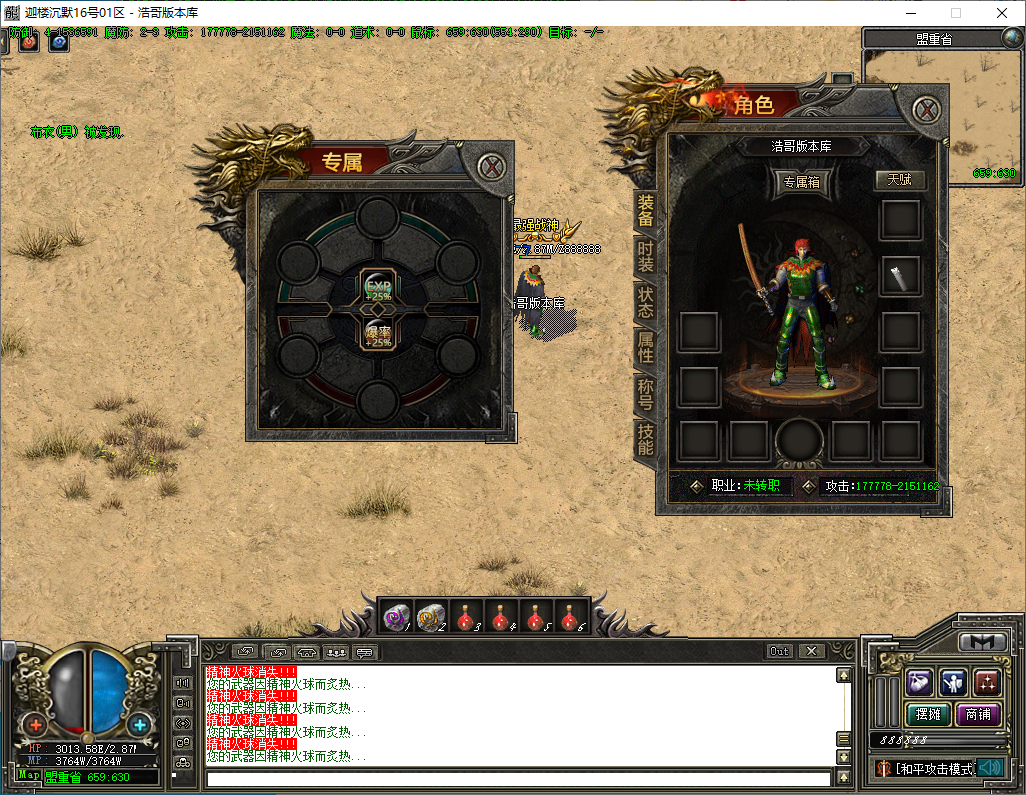Open the 天赋 talent panel
The width and height of the screenshot is (1026, 795).
tap(899, 180)
